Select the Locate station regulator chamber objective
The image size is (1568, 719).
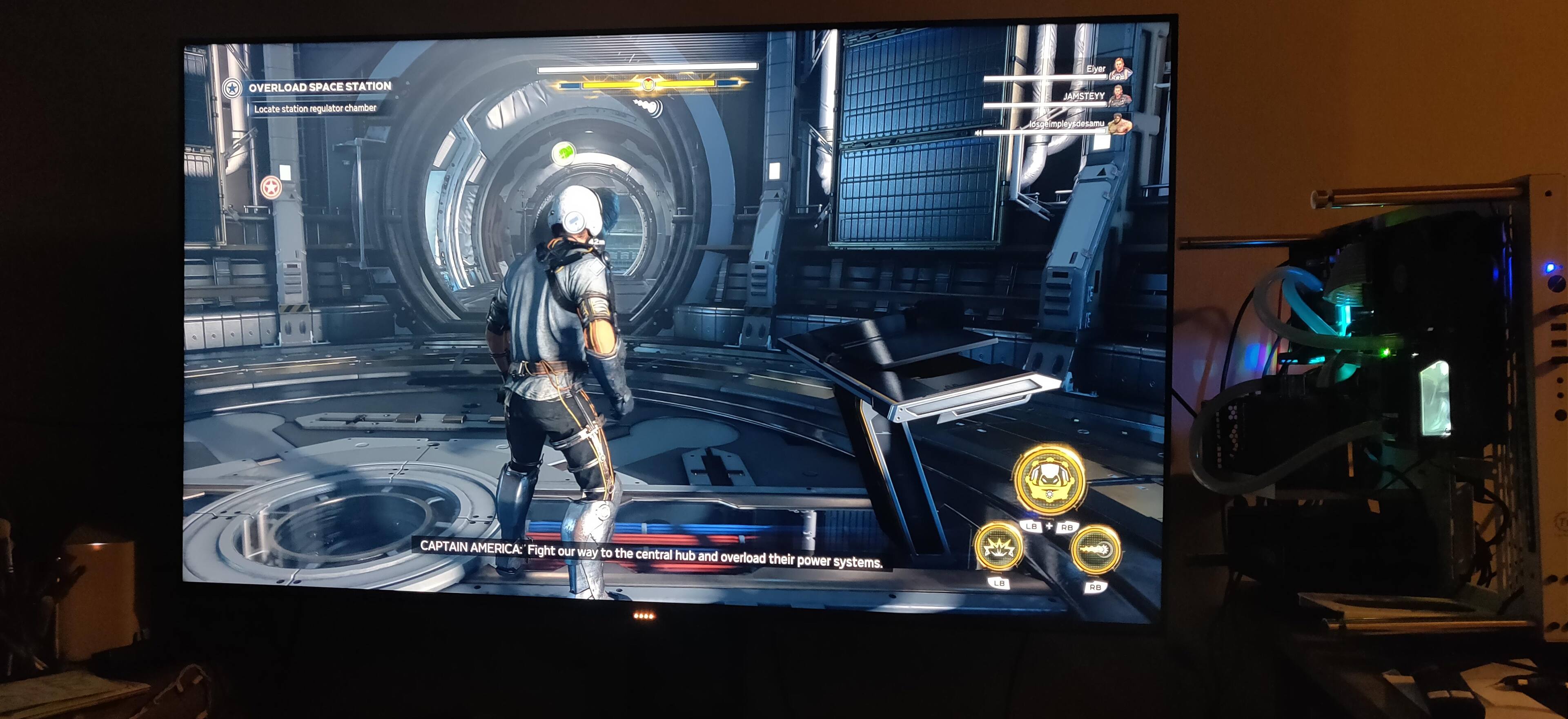click(315, 108)
